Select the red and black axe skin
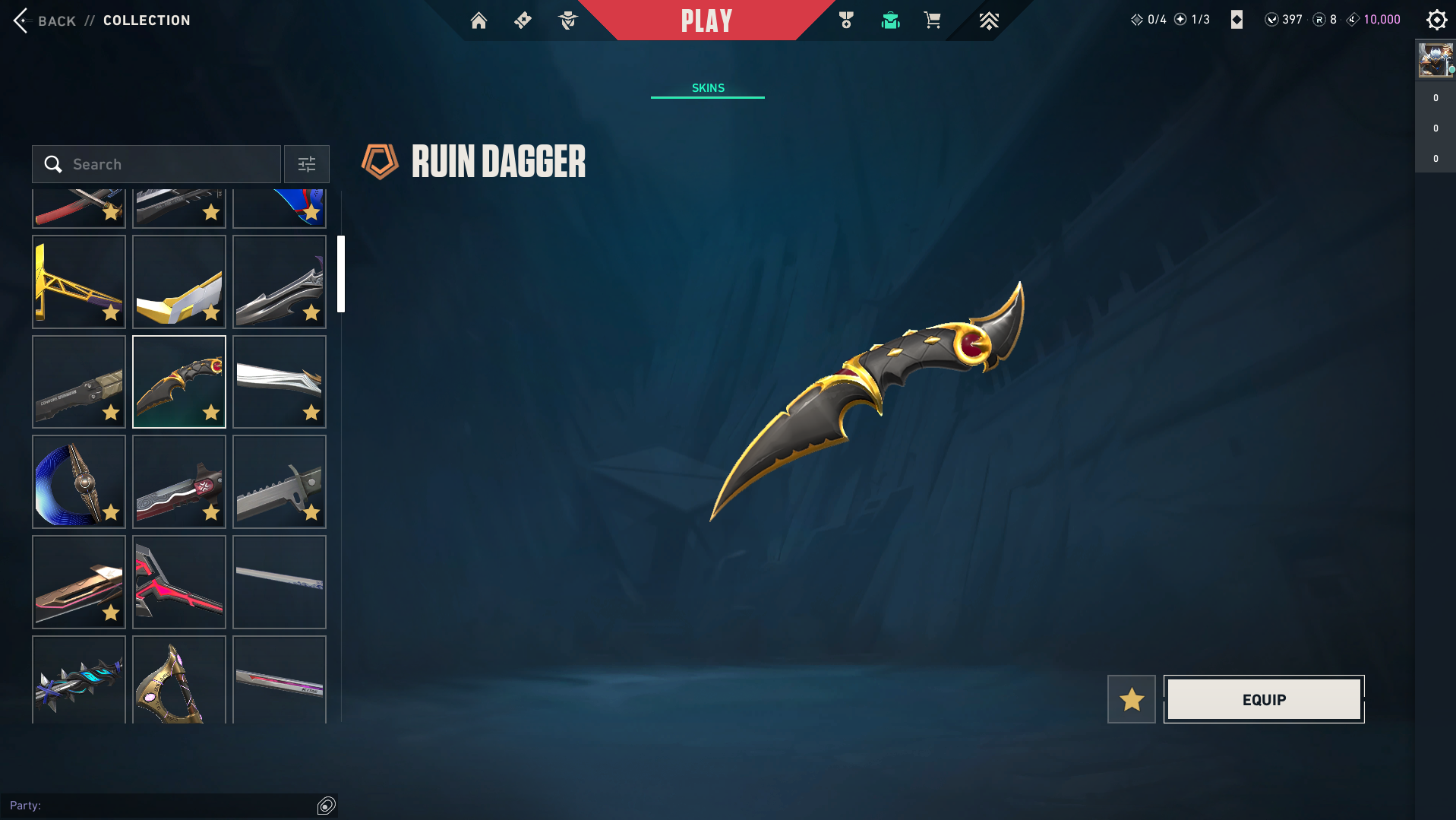 click(179, 582)
